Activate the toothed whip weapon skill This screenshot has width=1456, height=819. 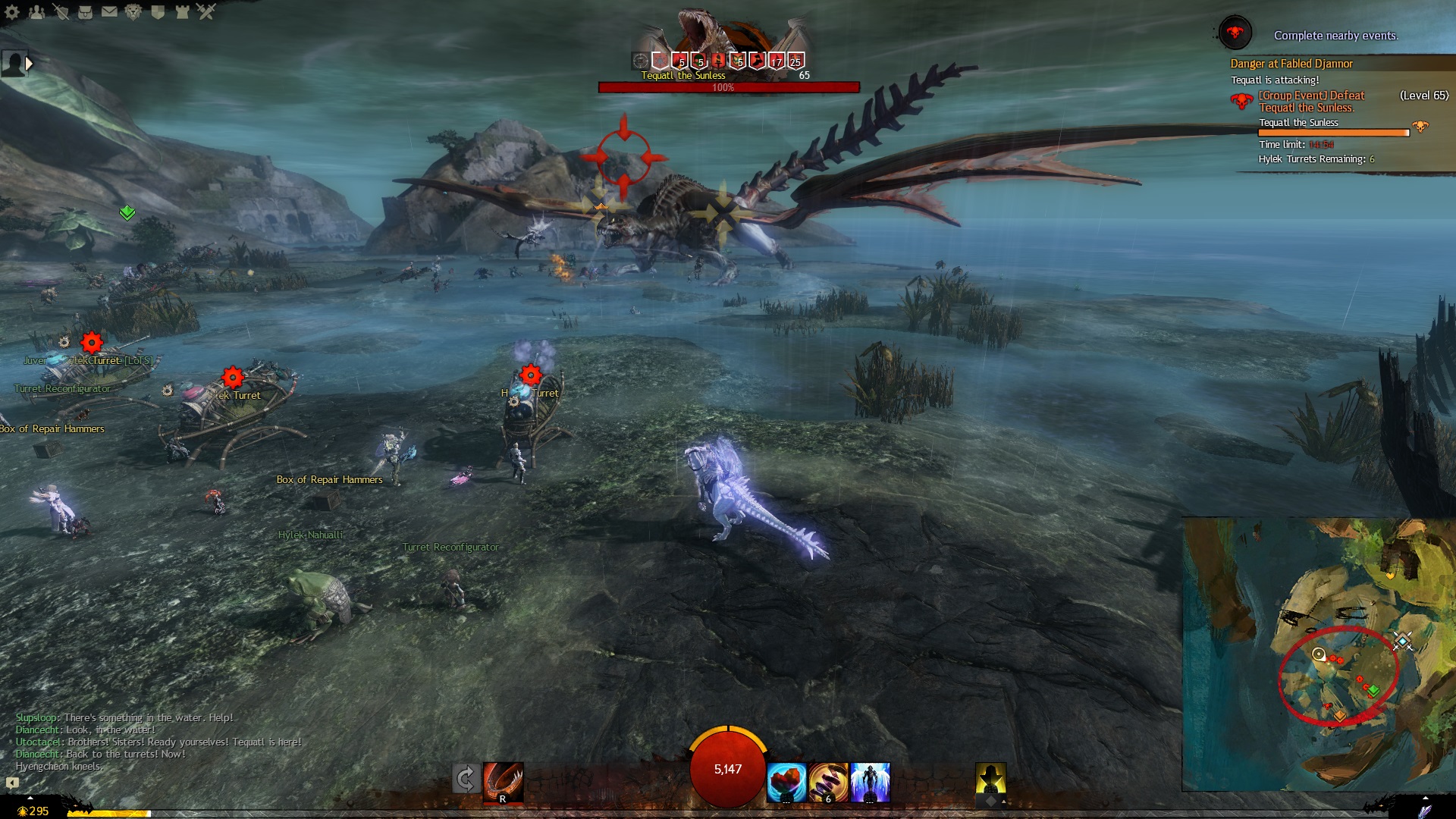click(x=503, y=782)
